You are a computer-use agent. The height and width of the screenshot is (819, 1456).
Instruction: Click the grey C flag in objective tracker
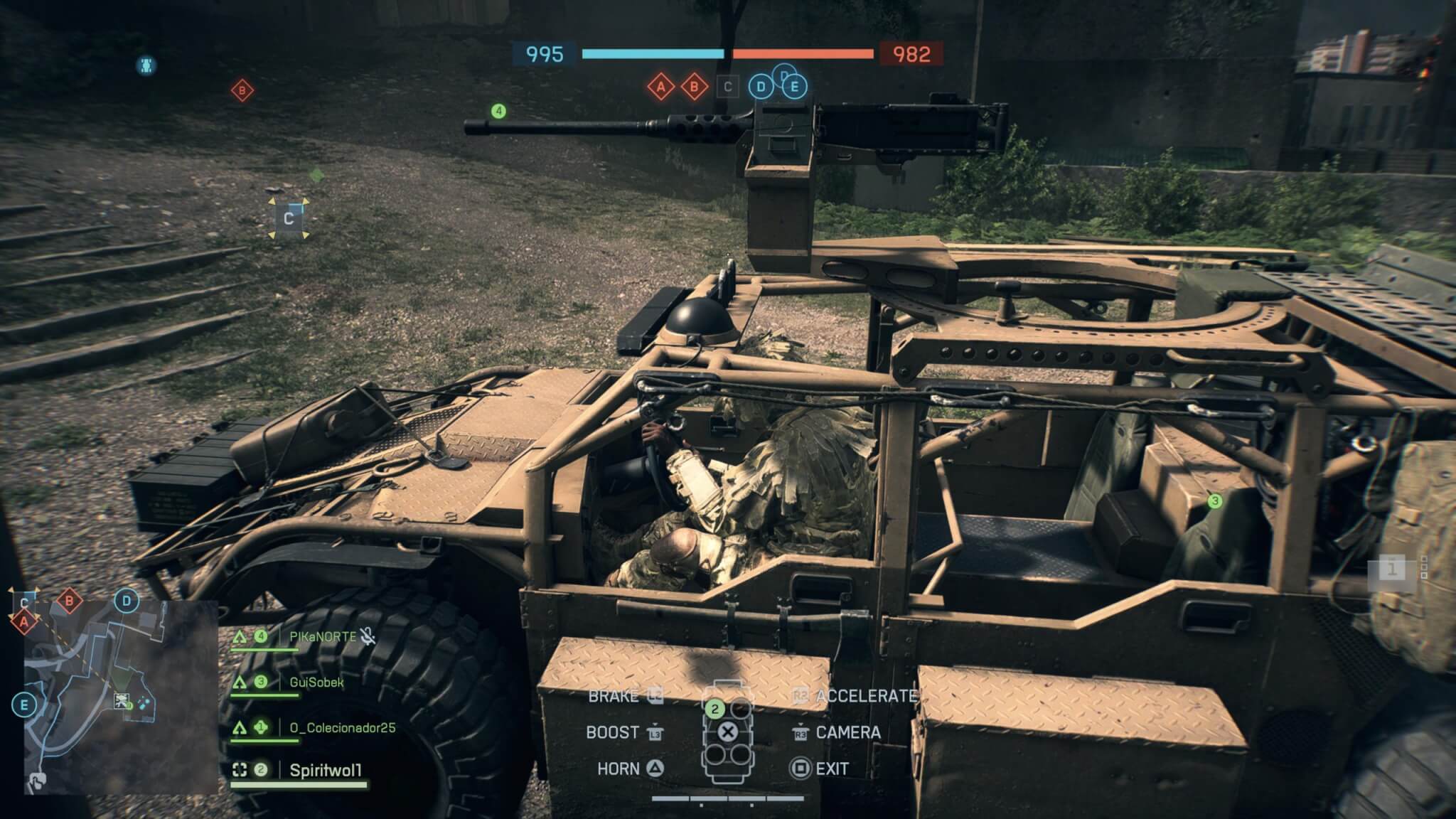tap(727, 87)
